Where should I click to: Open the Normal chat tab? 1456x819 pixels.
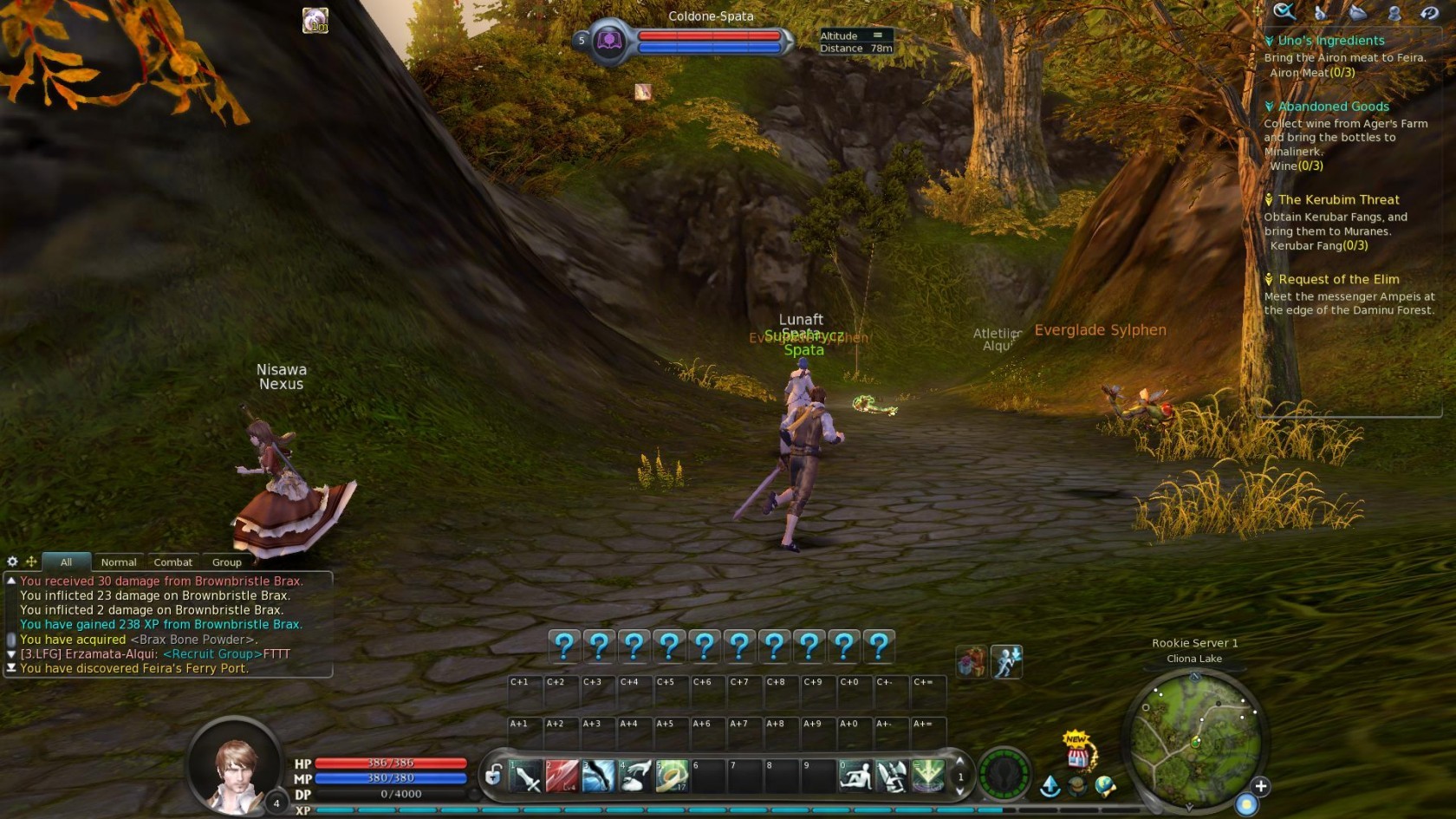tap(119, 562)
